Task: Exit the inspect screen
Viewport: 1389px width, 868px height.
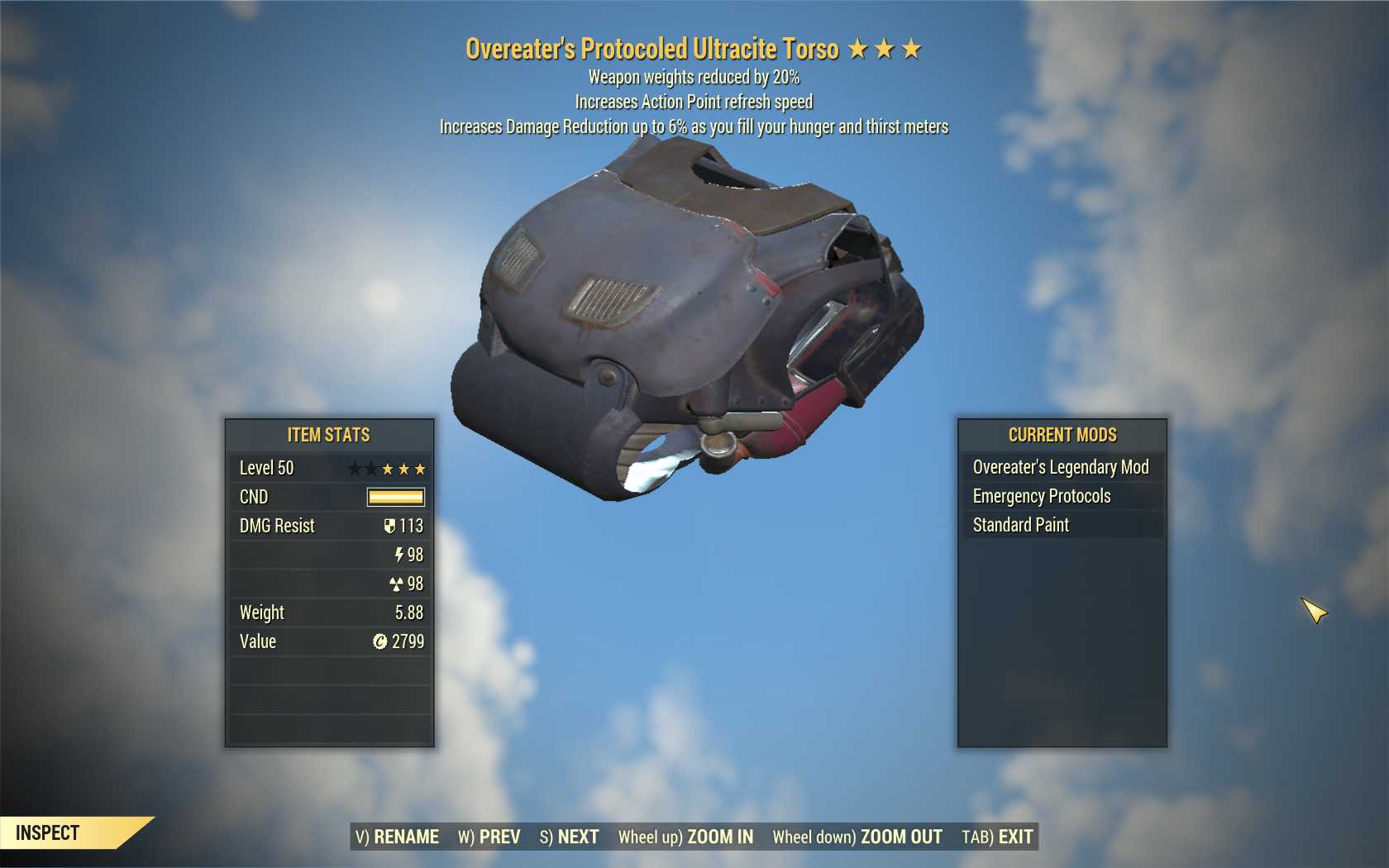Action: click(997, 837)
